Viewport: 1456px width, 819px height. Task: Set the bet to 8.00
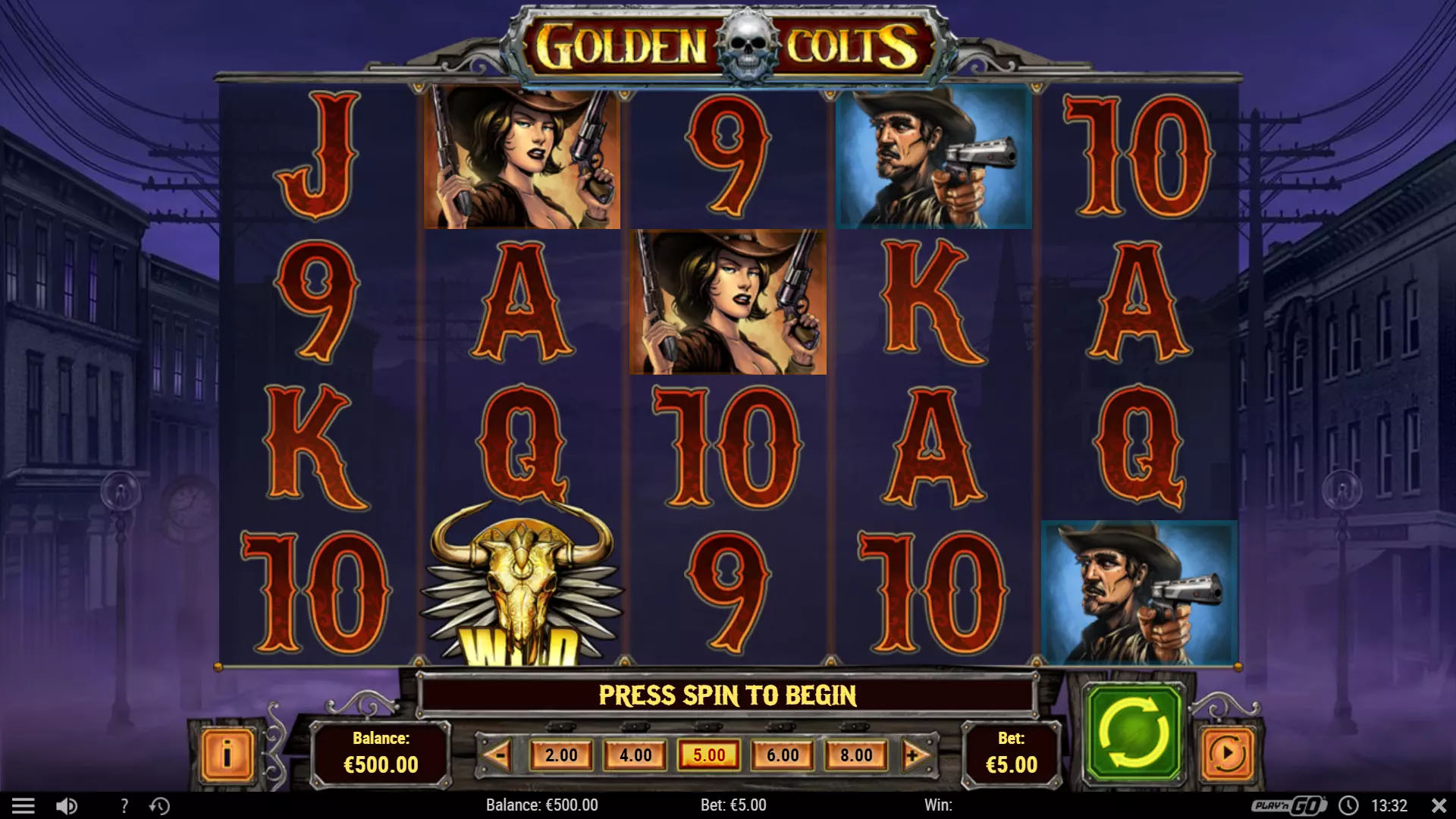[856, 755]
